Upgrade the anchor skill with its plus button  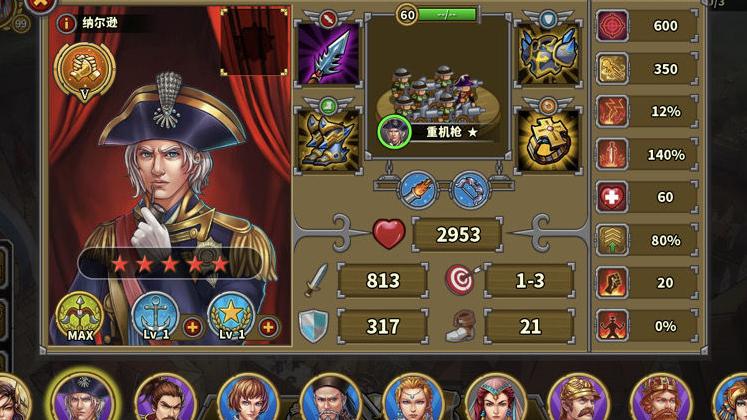tap(192, 327)
